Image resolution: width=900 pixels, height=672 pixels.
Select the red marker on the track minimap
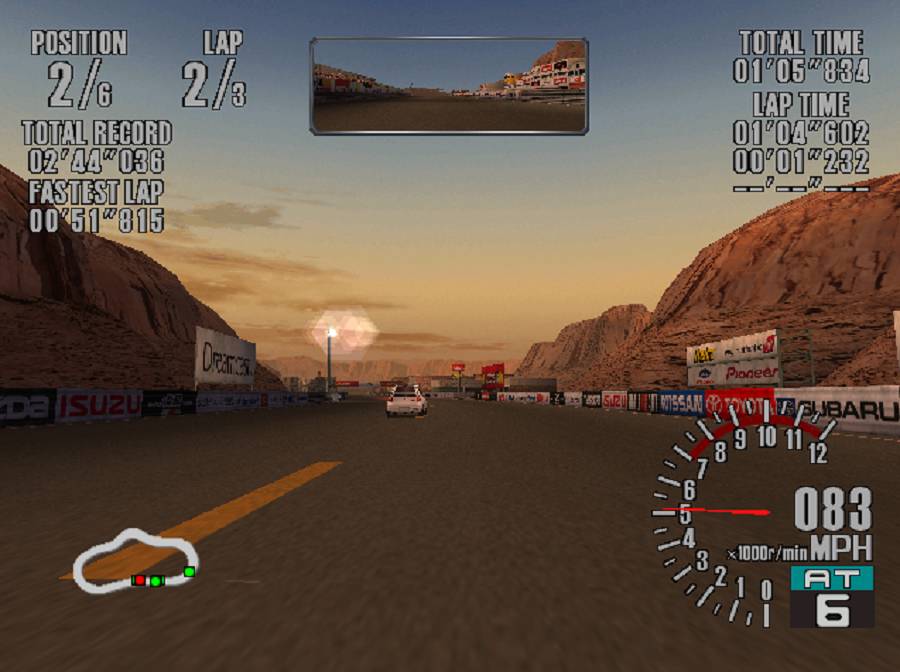[140, 580]
